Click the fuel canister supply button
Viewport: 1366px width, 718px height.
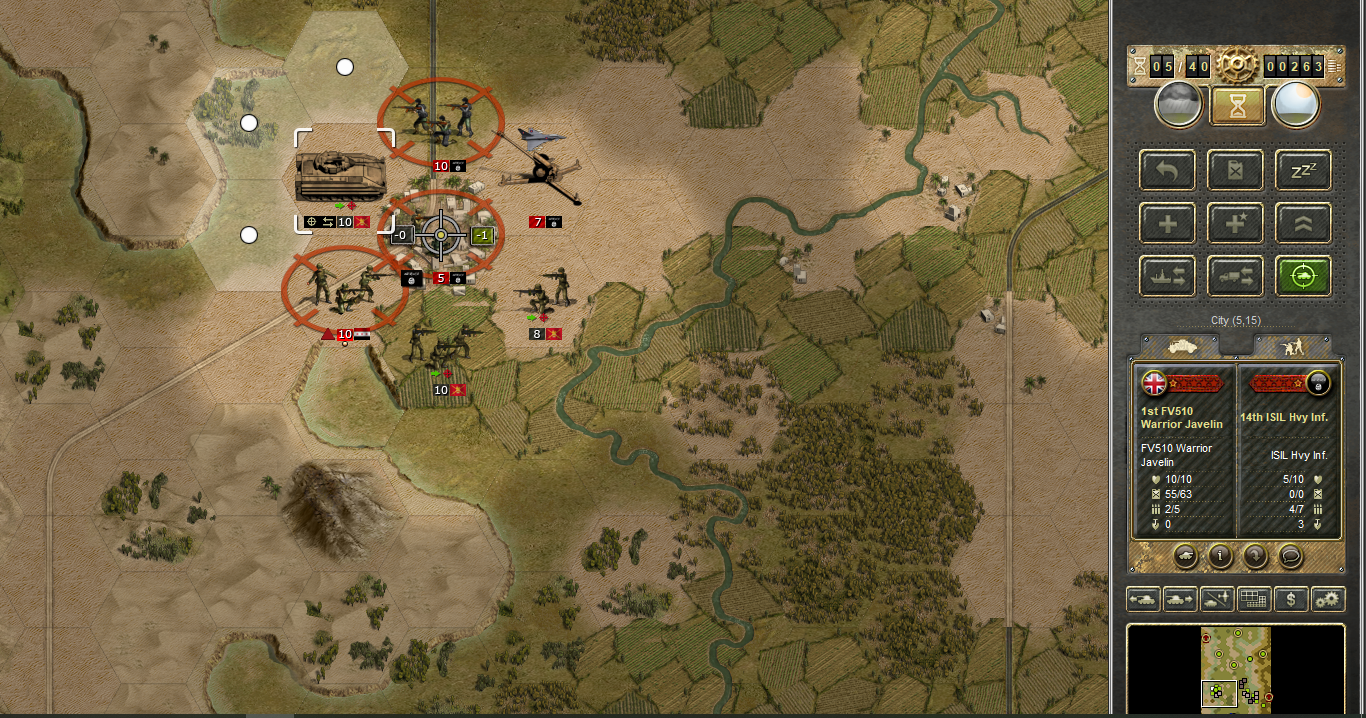click(1235, 170)
